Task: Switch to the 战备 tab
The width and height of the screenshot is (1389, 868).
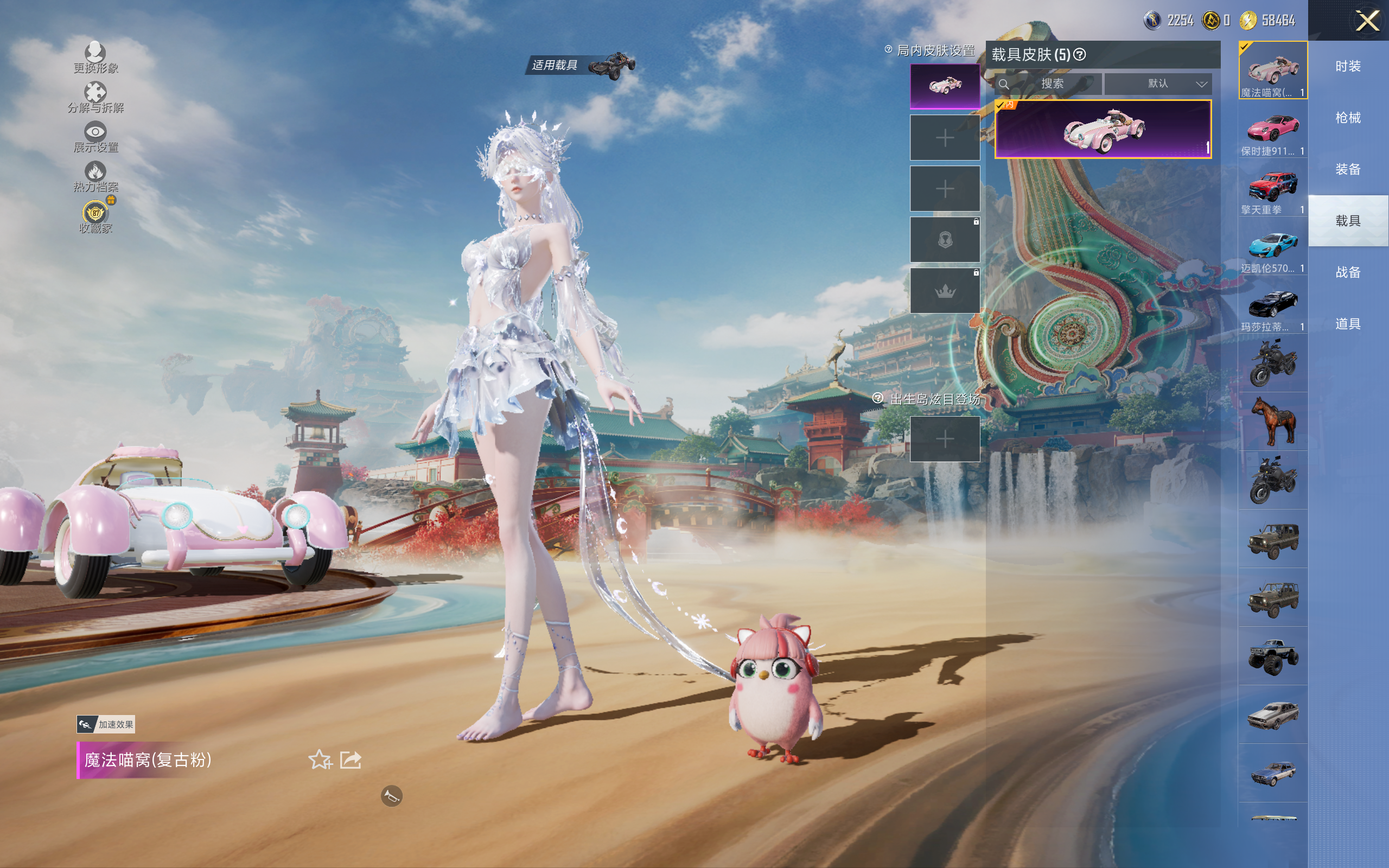Action: click(x=1348, y=272)
